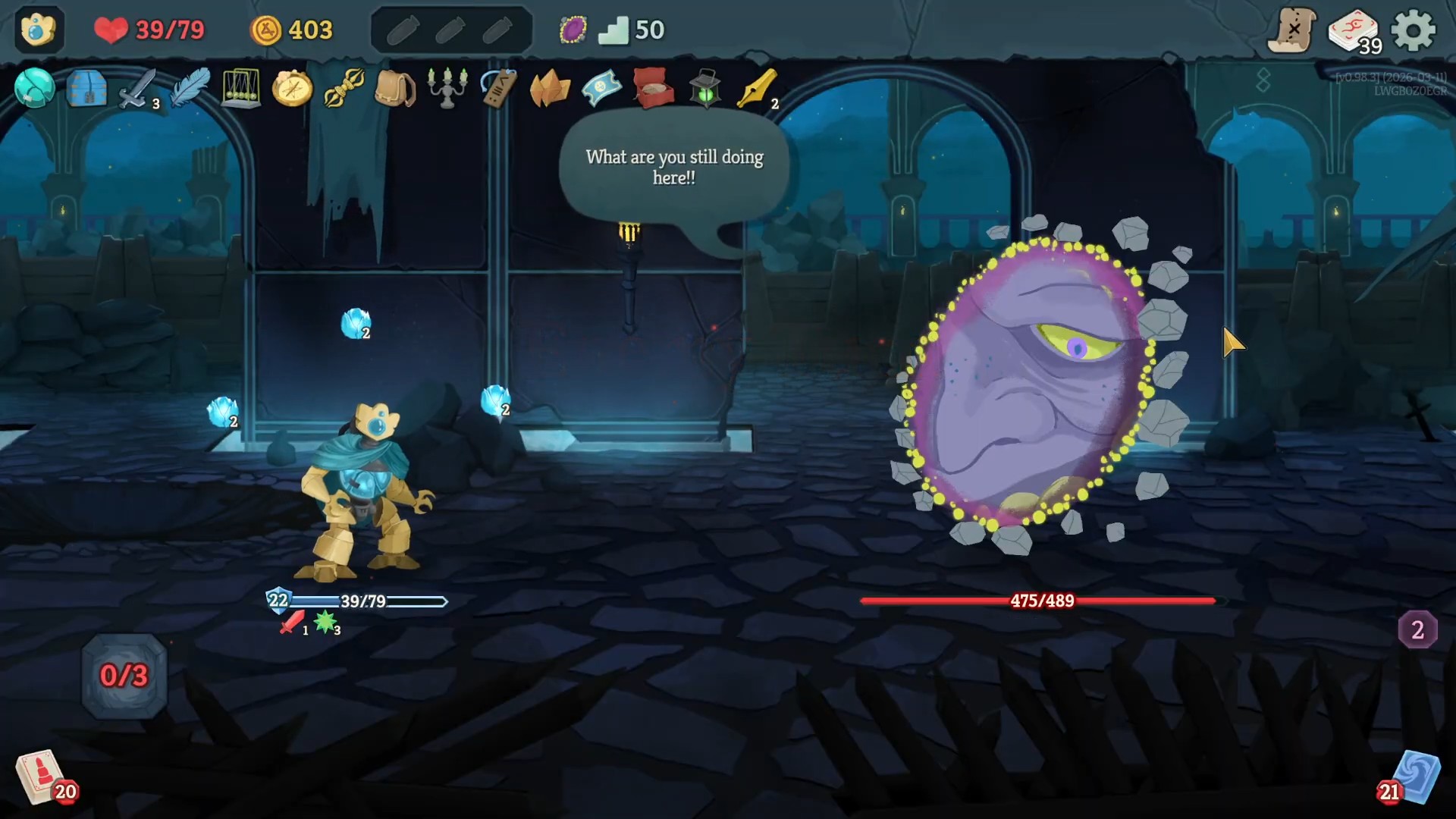Click the boss's speech bubble text

(673, 168)
